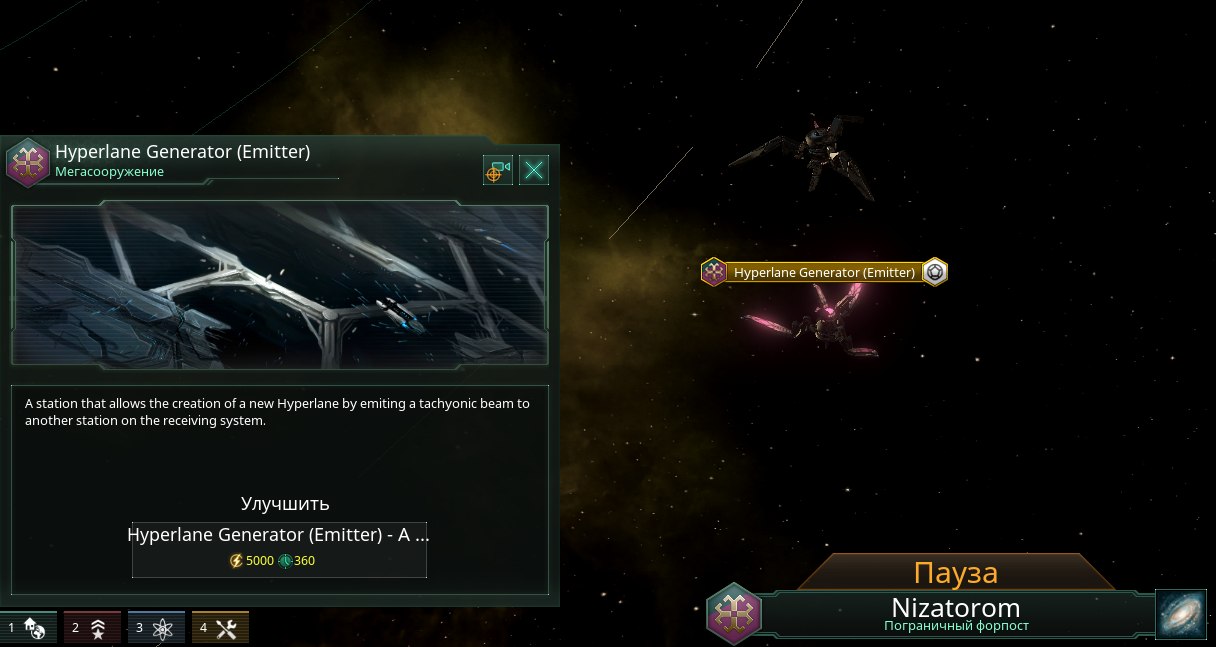Open the atom research tab numbered 3
This screenshot has width=1216, height=647.
156,628
